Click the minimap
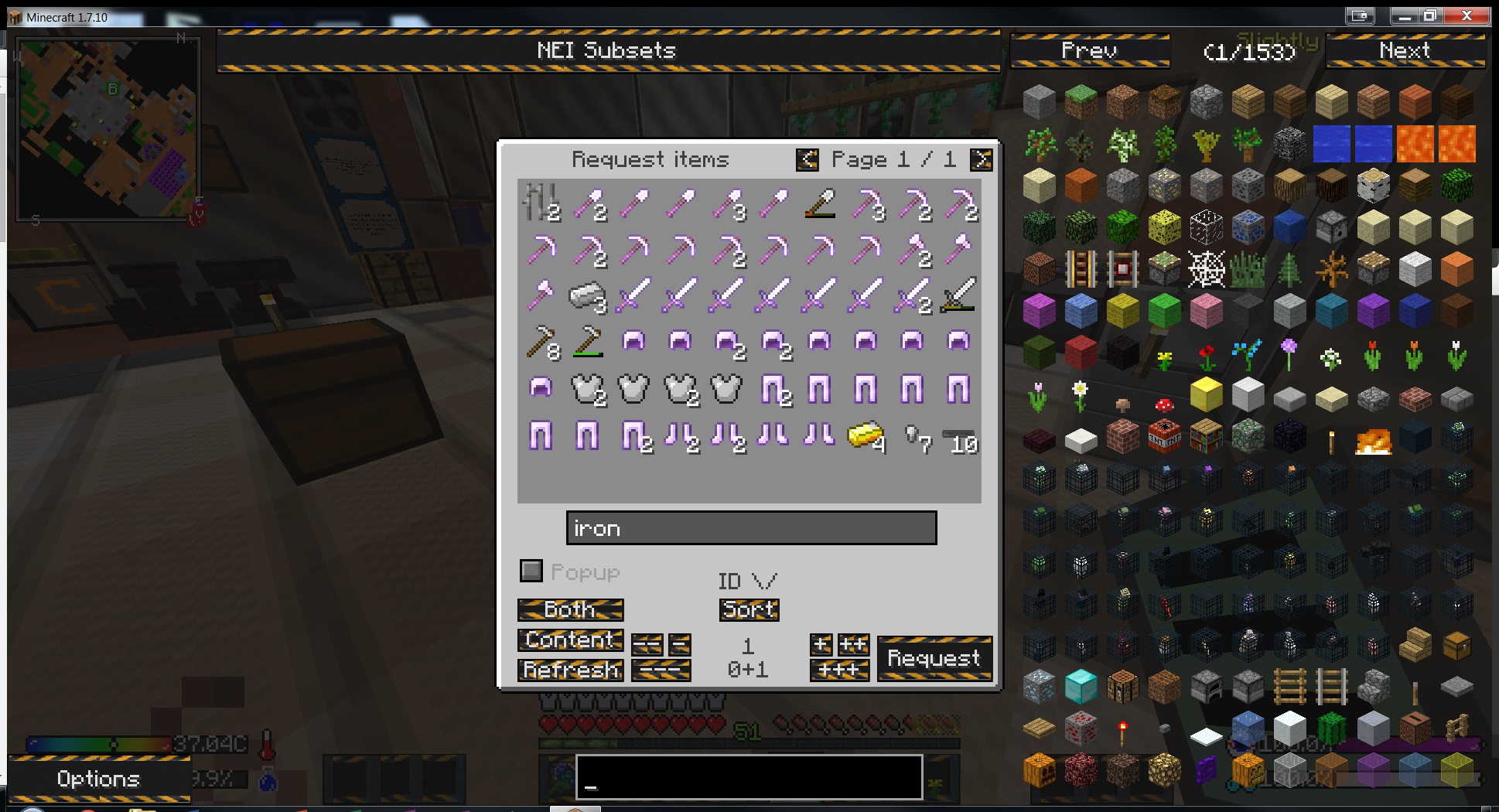The image size is (1499, 812). (108, 128)
